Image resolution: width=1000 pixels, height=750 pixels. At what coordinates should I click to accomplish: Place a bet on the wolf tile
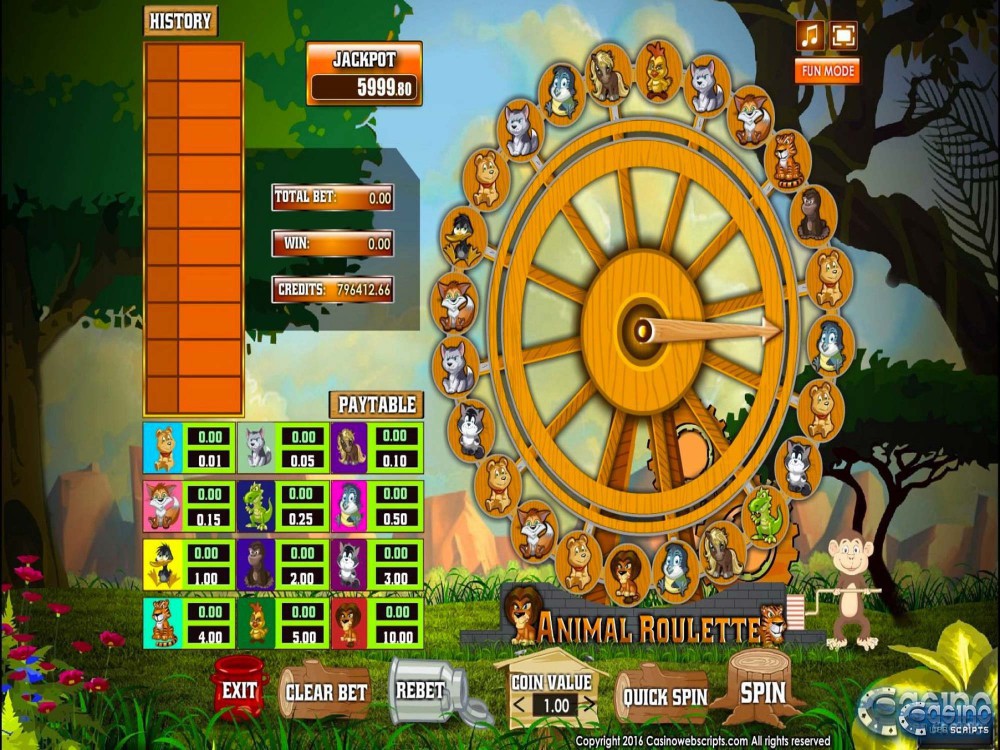258,447
